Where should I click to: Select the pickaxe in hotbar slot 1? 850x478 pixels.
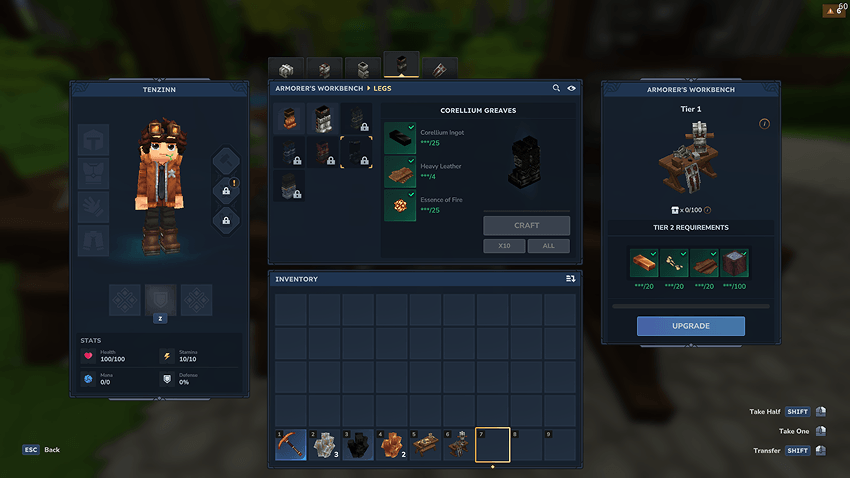pyautogui.click(x=291, y=445)
